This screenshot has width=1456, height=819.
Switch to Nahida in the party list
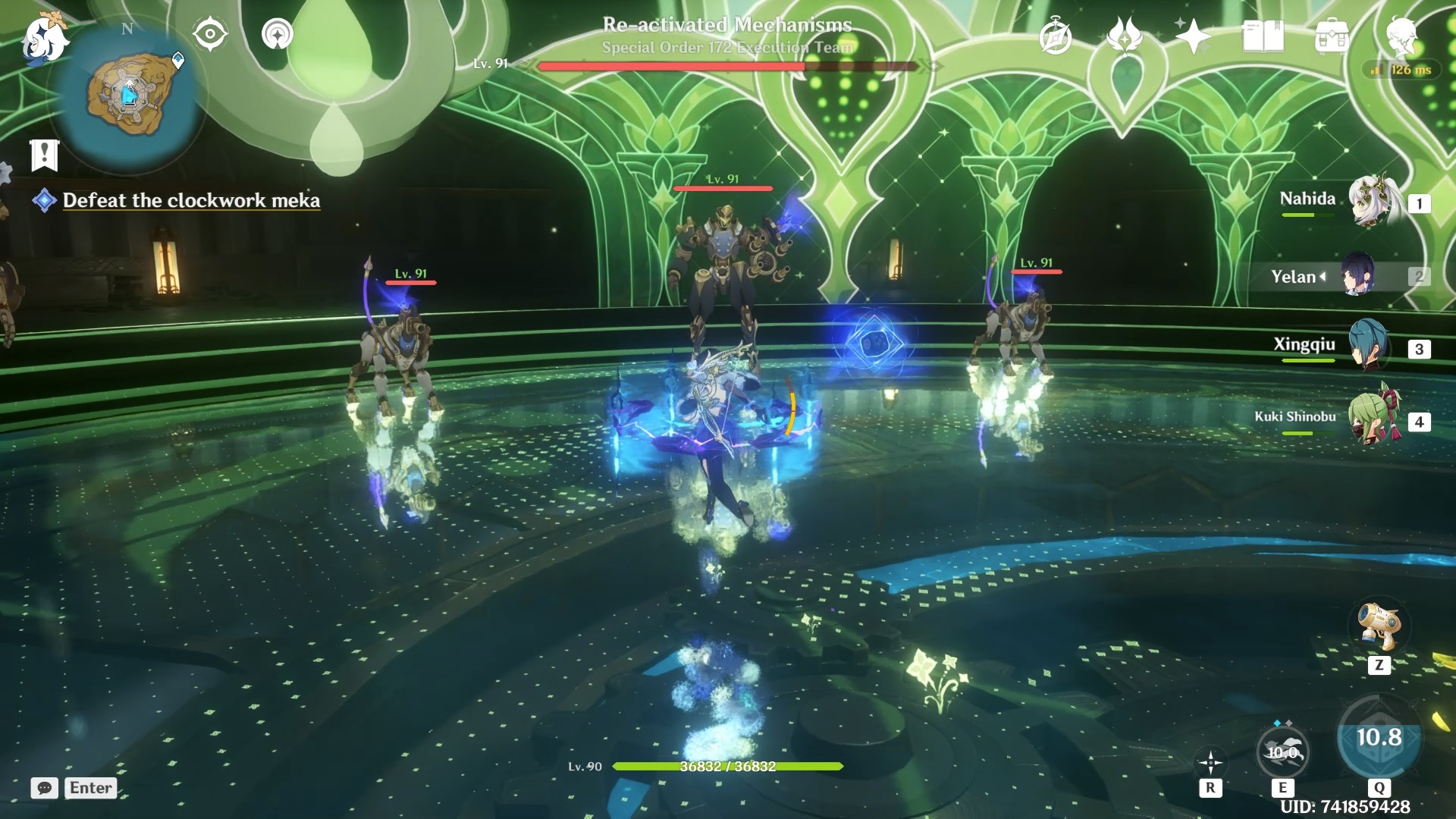pos(1373,201)
